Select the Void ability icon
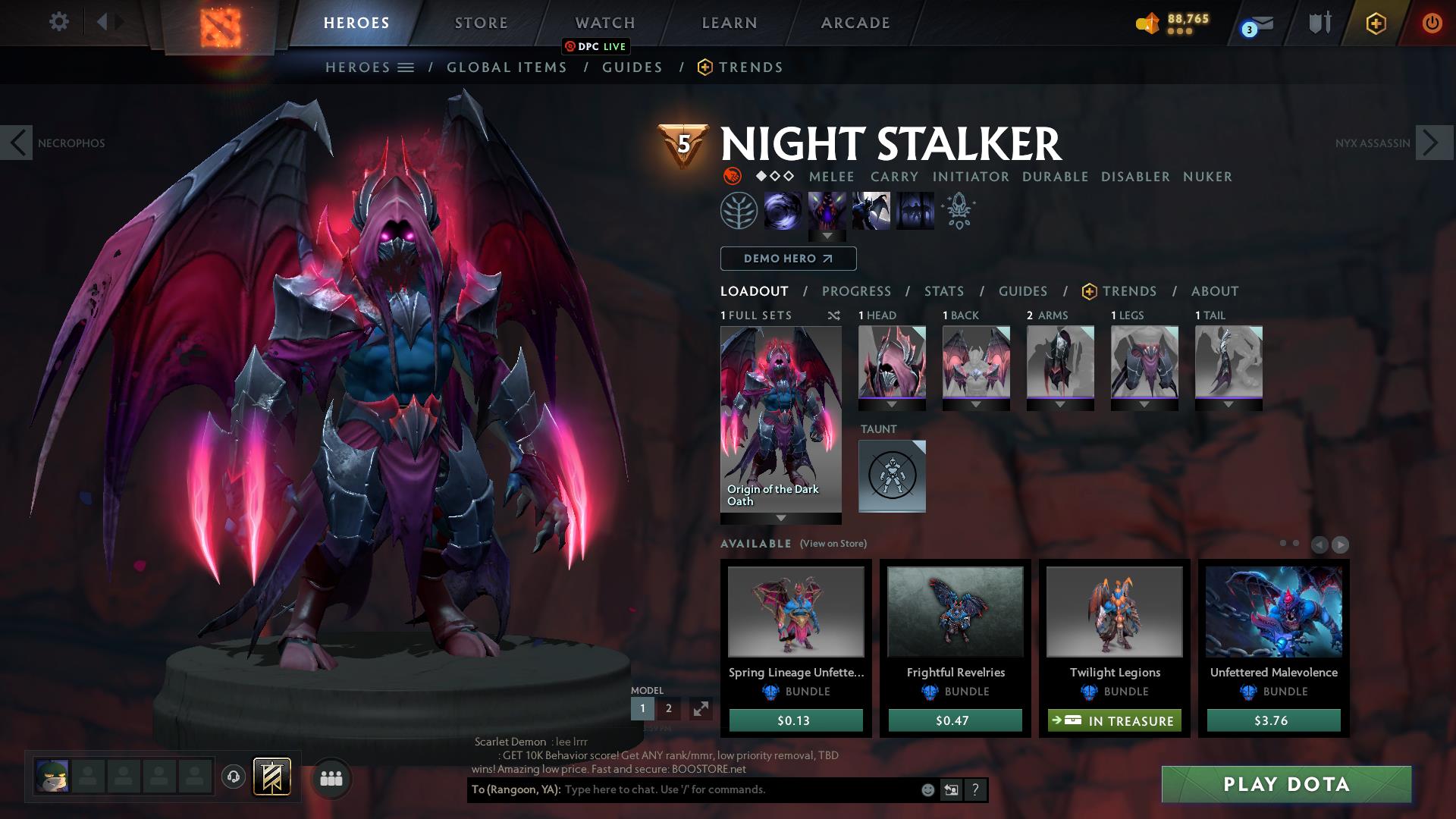This screenshot has height=819, width=1456. tap(784, 210)
